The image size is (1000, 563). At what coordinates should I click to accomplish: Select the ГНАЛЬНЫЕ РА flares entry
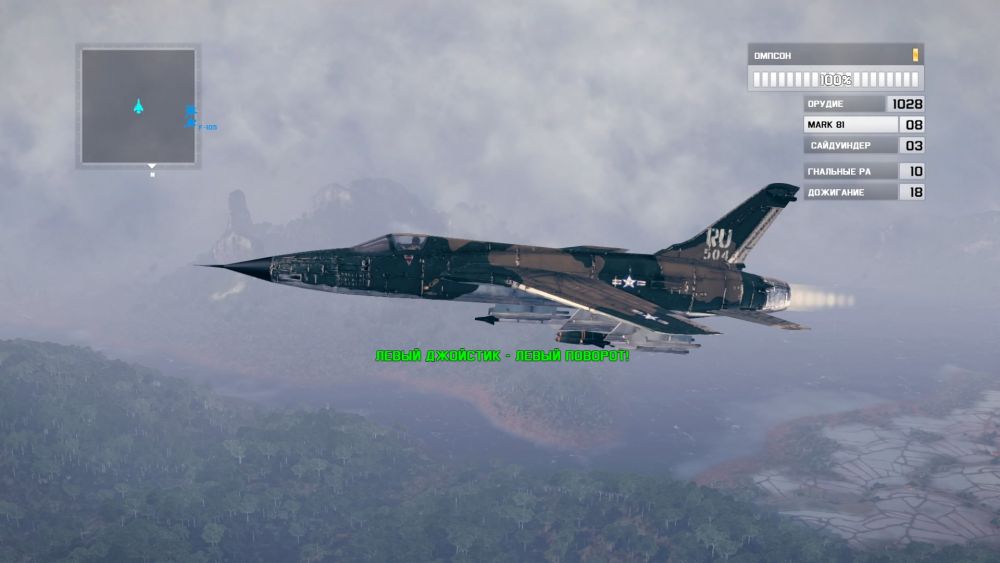(x=850, y=171)
